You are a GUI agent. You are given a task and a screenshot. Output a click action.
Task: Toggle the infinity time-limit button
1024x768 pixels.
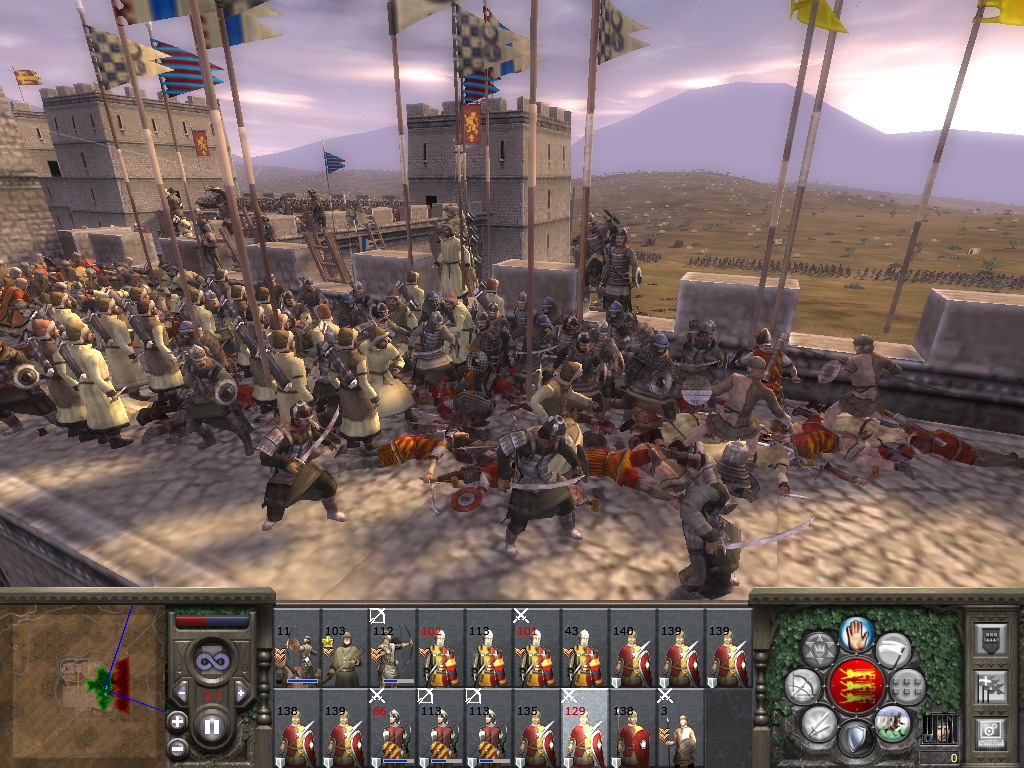pos(211,661)
